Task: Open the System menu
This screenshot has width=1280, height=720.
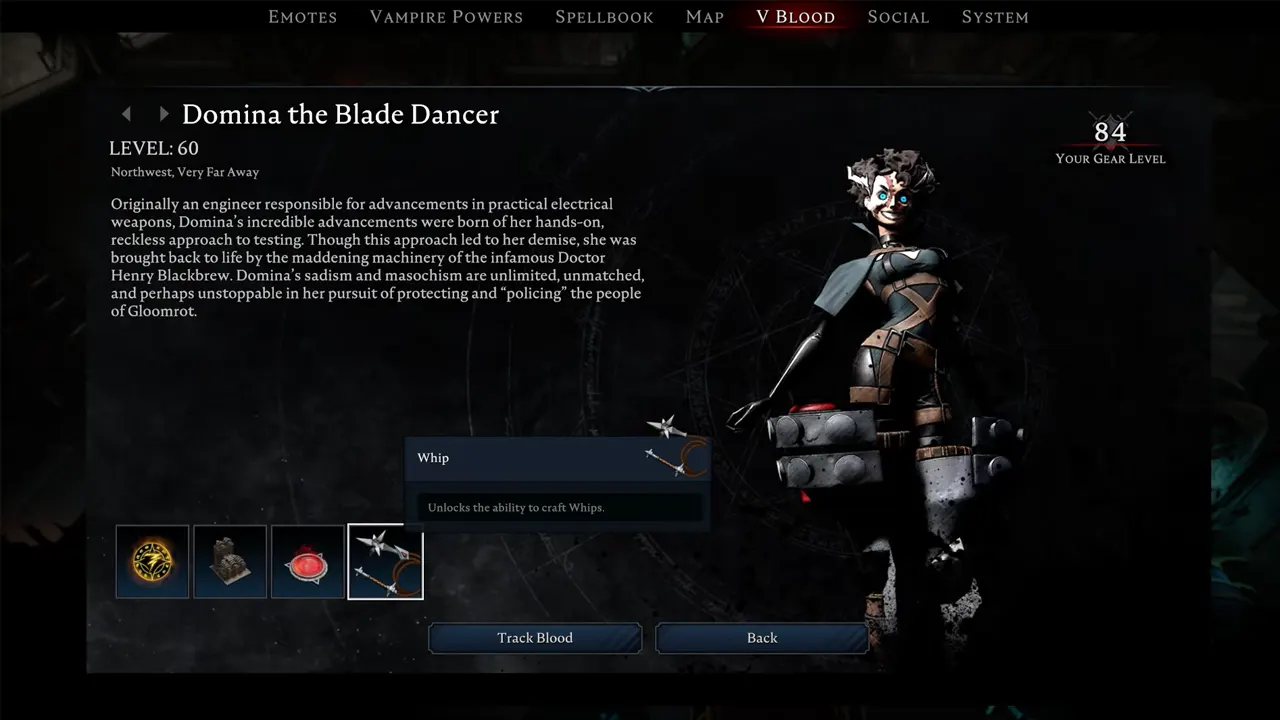Action: click(x=995, y=16)
